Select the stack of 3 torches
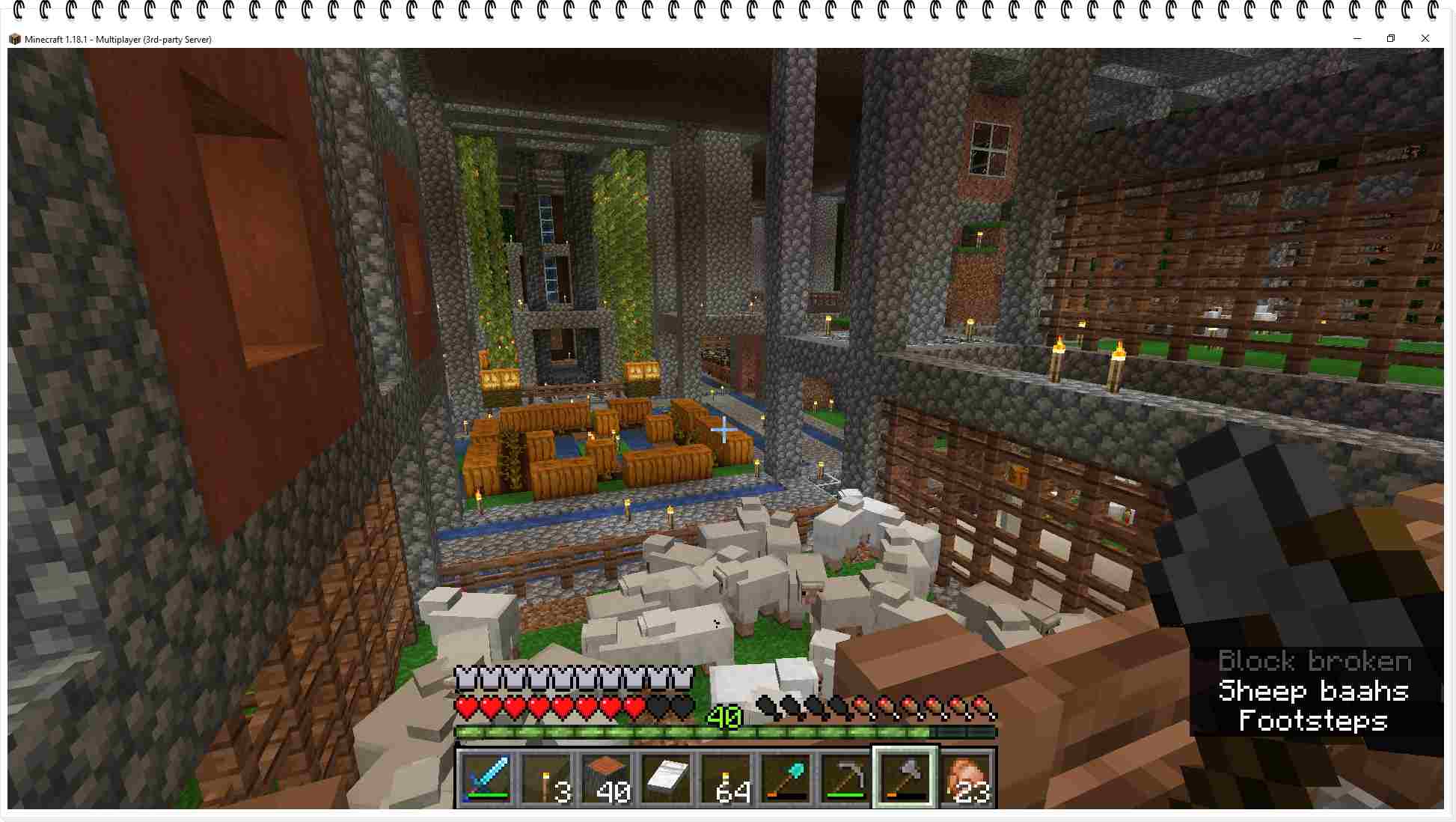Viewport: 1456px width, 822px height. point(546,778)
